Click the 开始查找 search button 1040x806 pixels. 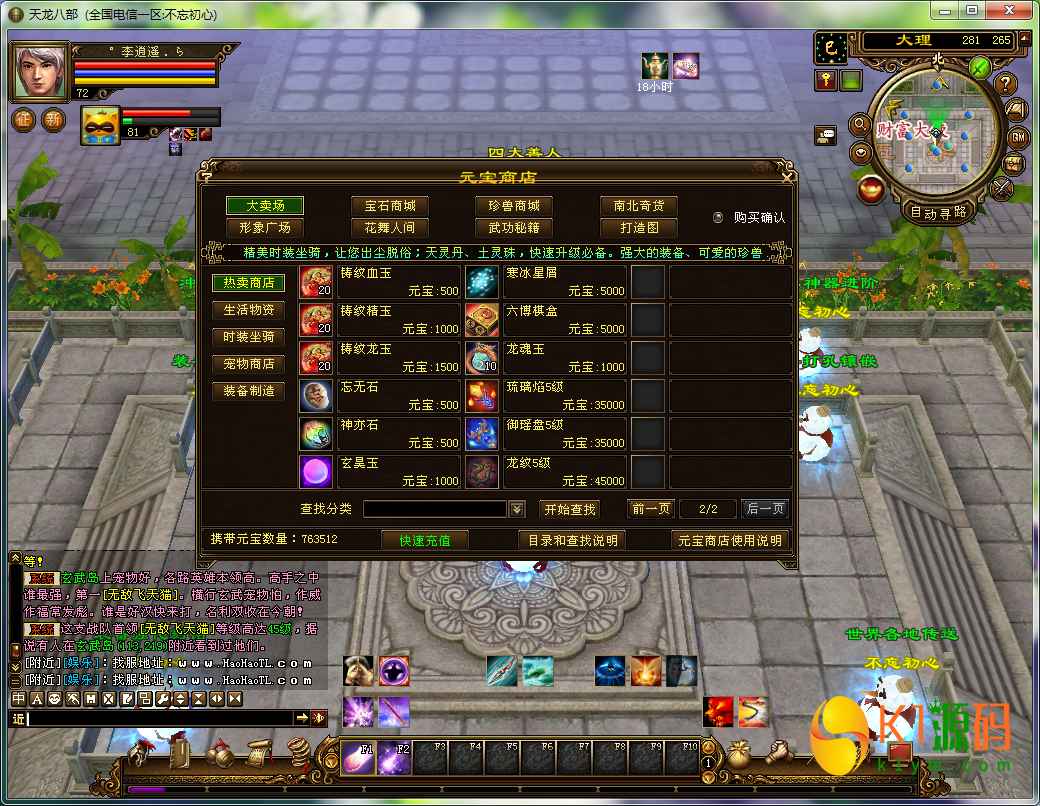[x=569, y=509]
